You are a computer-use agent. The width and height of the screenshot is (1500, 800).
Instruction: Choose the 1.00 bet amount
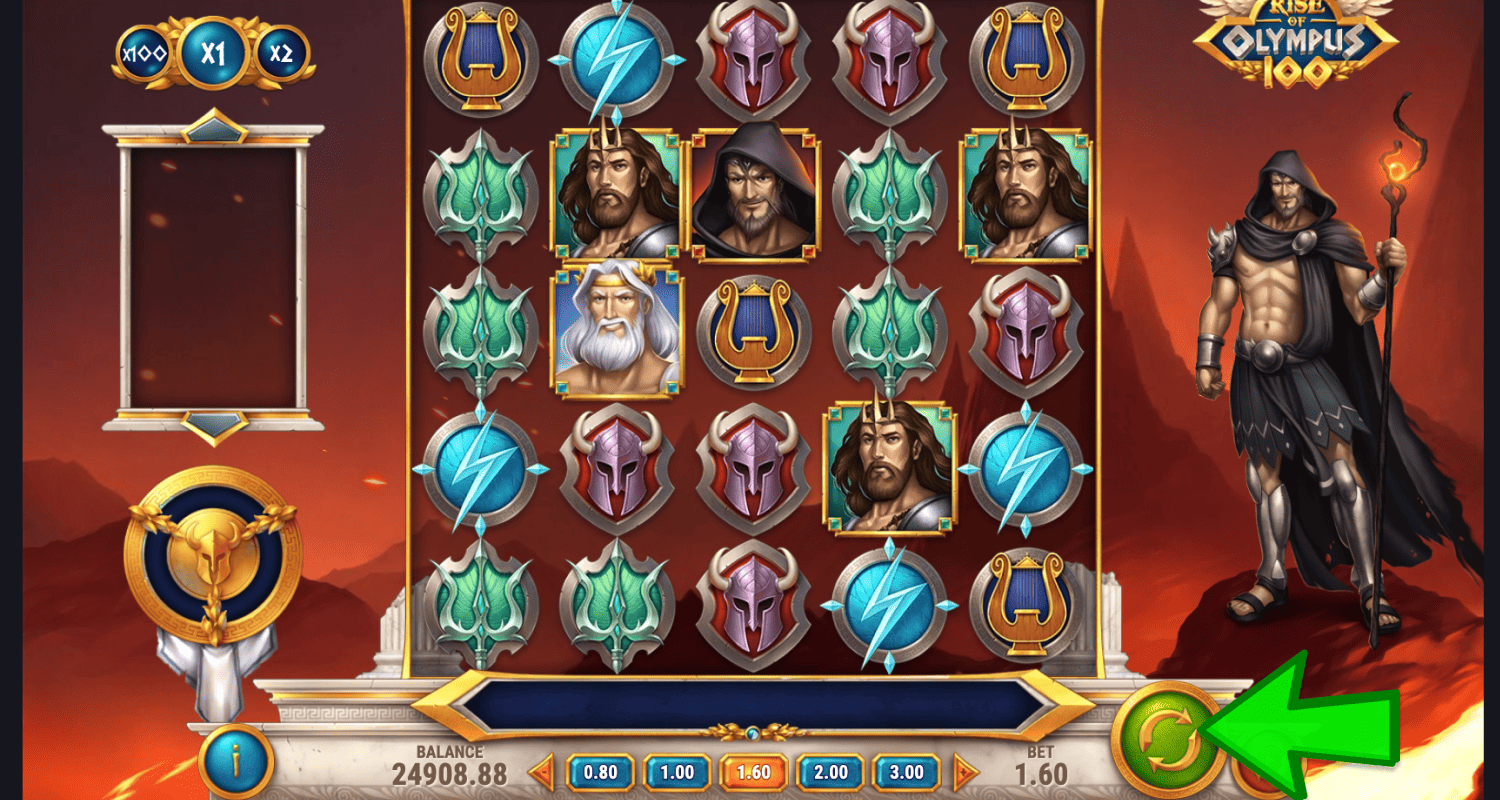pos(676,772)
